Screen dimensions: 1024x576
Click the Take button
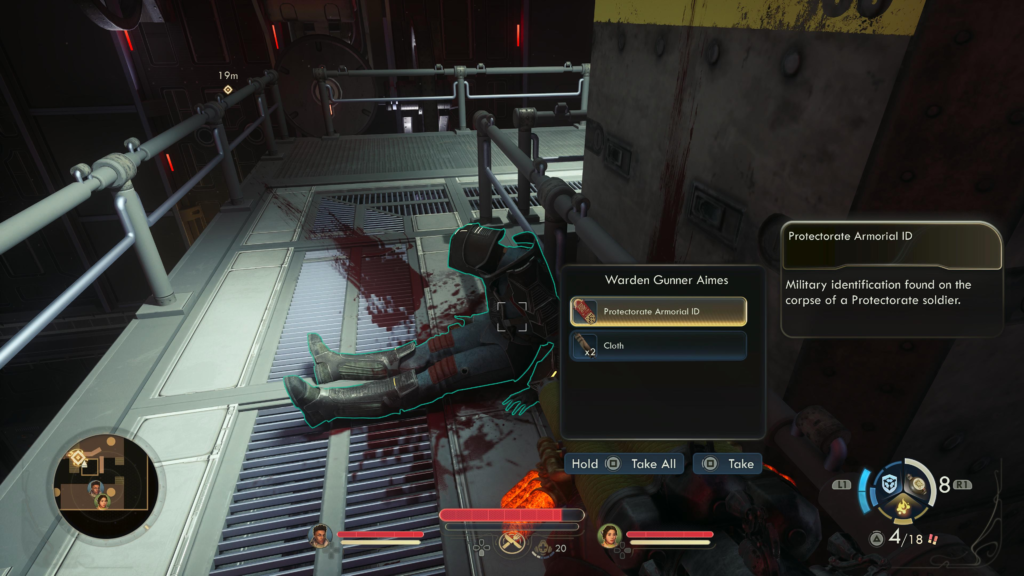(x=727, y=464)
